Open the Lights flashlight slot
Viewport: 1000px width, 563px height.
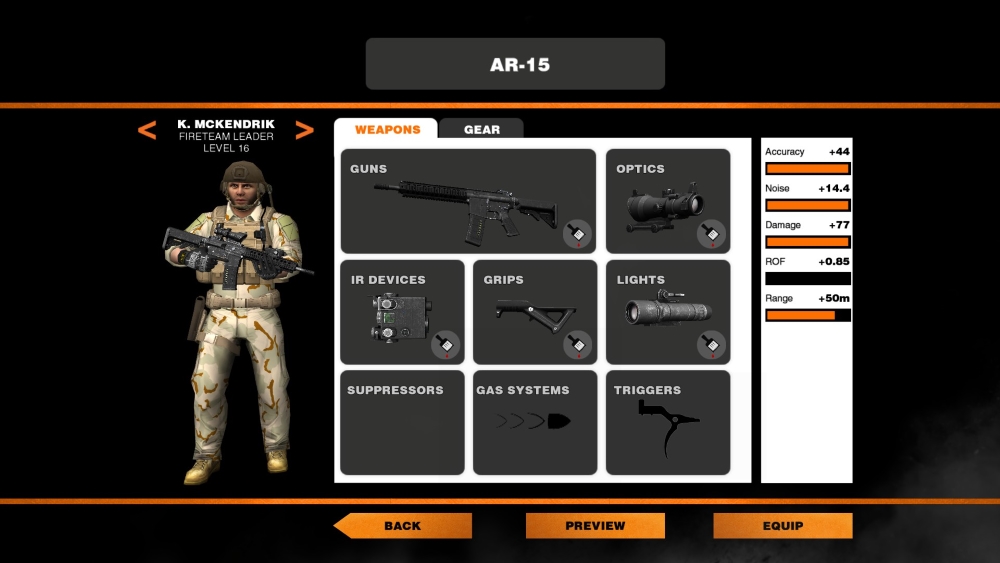(668, 312)
